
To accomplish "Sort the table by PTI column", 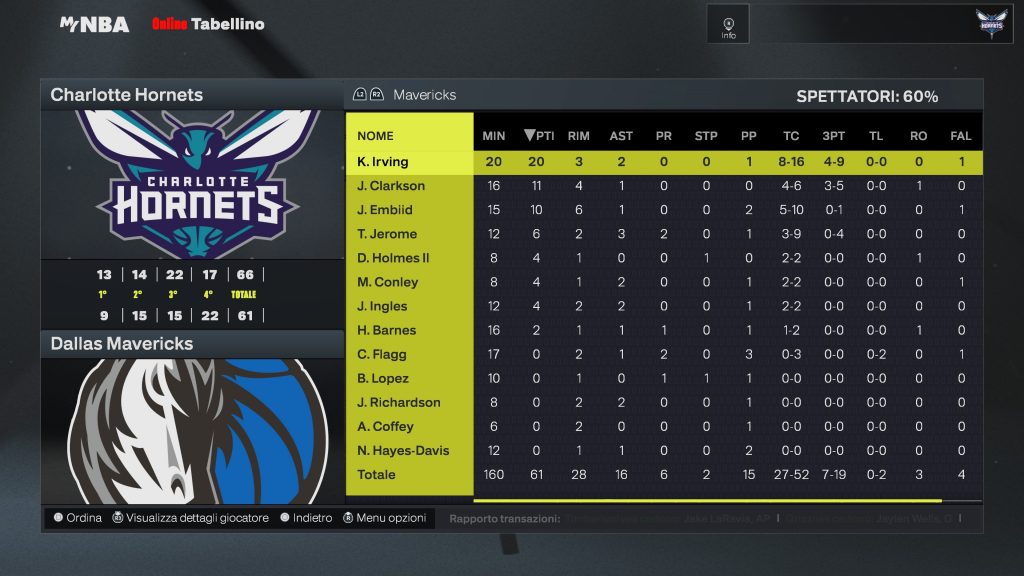I will (539, 136).
